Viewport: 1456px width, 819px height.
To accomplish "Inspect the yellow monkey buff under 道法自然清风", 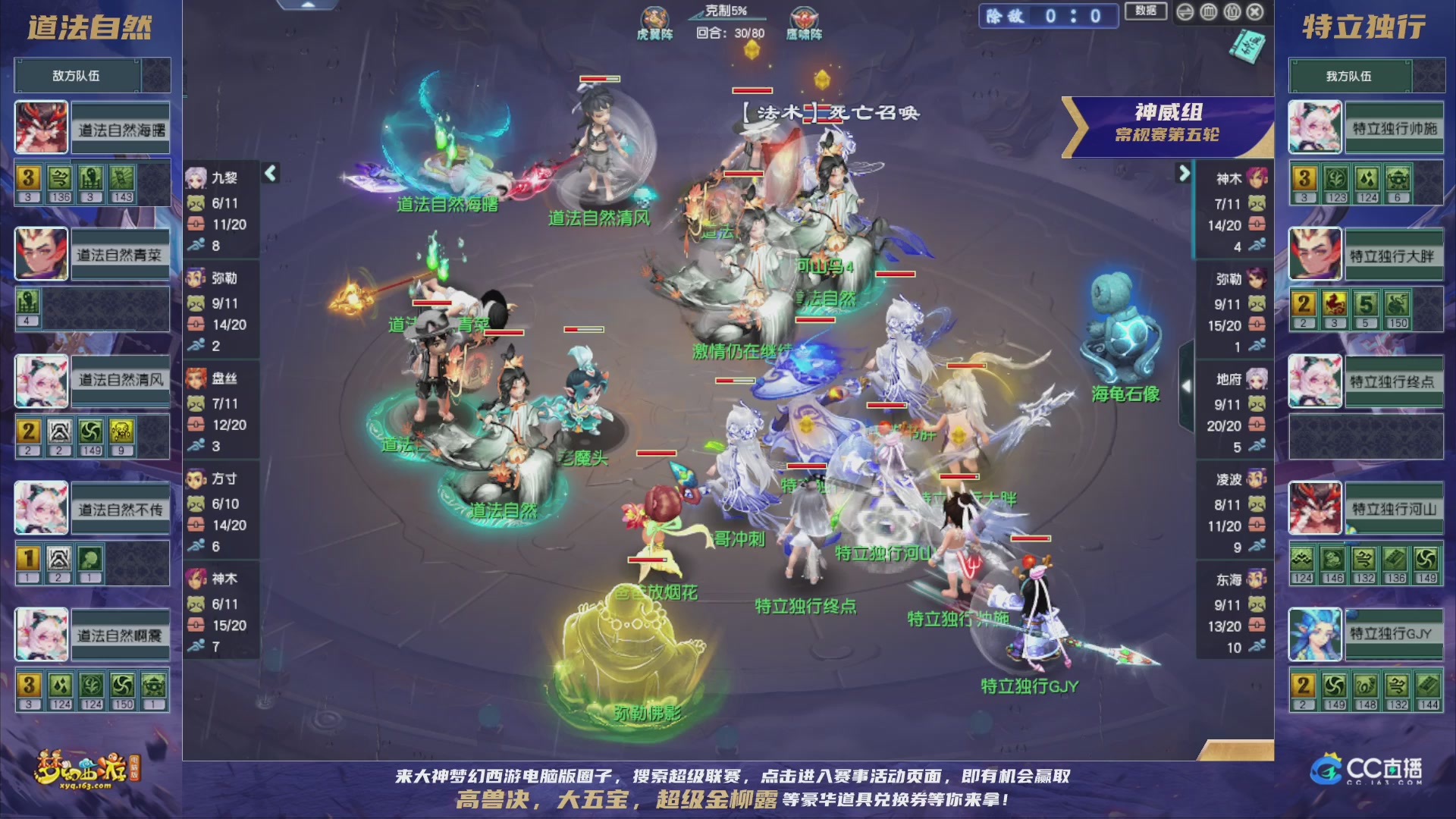I will point(123,432).
